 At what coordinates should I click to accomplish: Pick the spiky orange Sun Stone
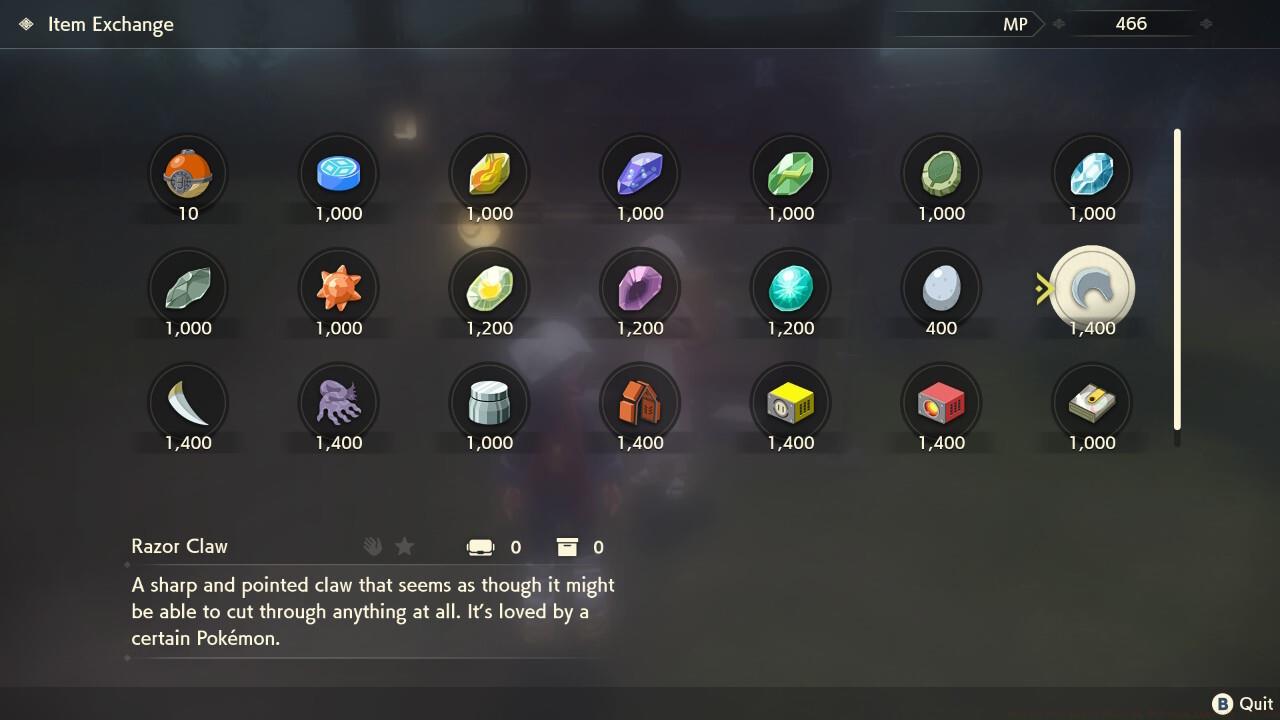[338, 287]
